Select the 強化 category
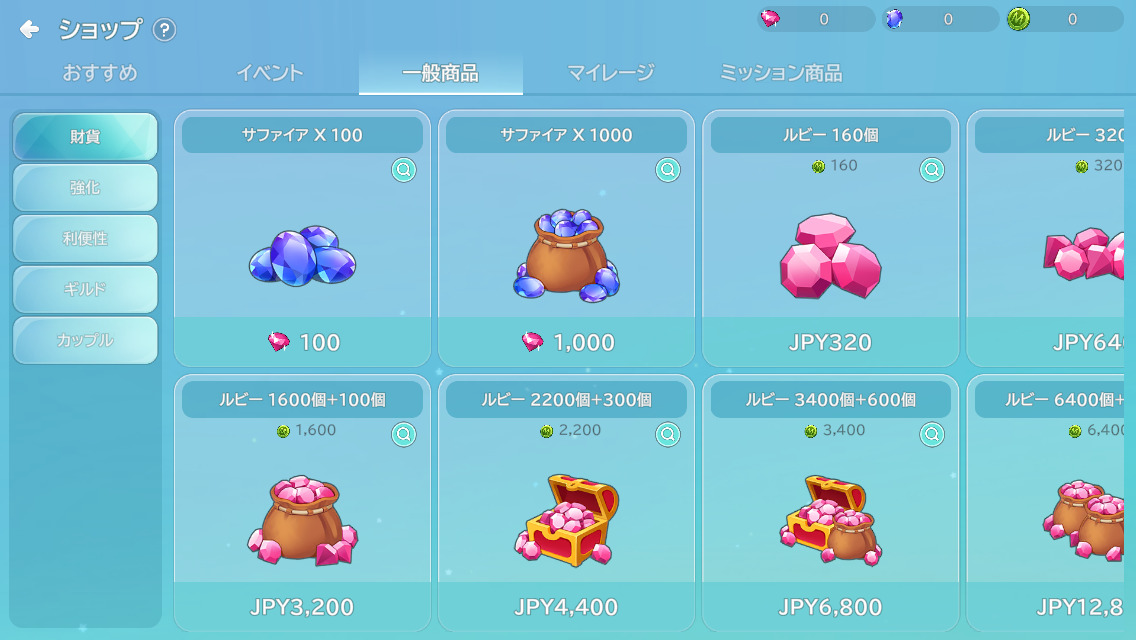Image resolution: width=1136 pixels, height=640 pixels. coord(85,188)
